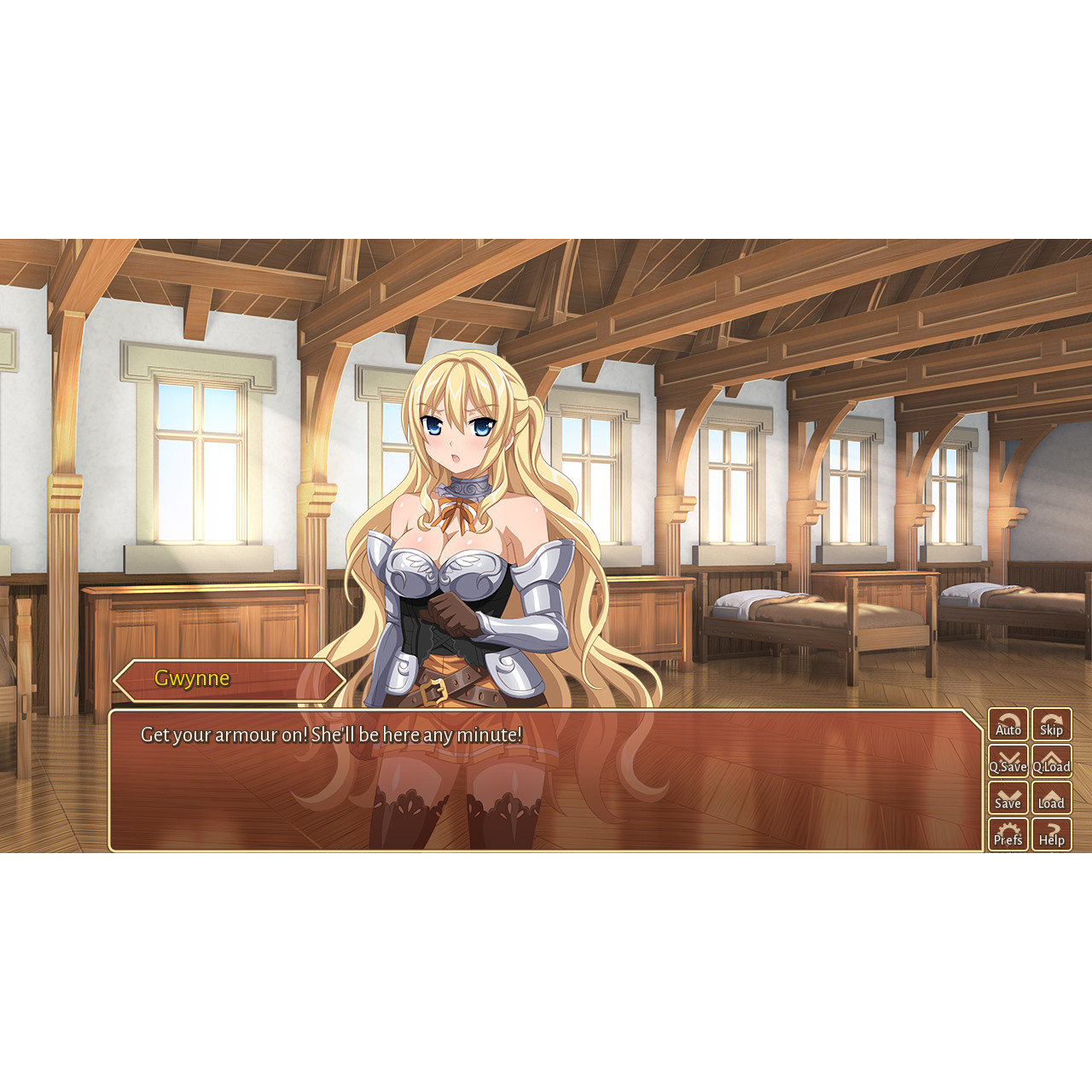The width and height of the screenshot is (1092, 1092).
Task: Open the Prefs settings
Action: 1008,834
